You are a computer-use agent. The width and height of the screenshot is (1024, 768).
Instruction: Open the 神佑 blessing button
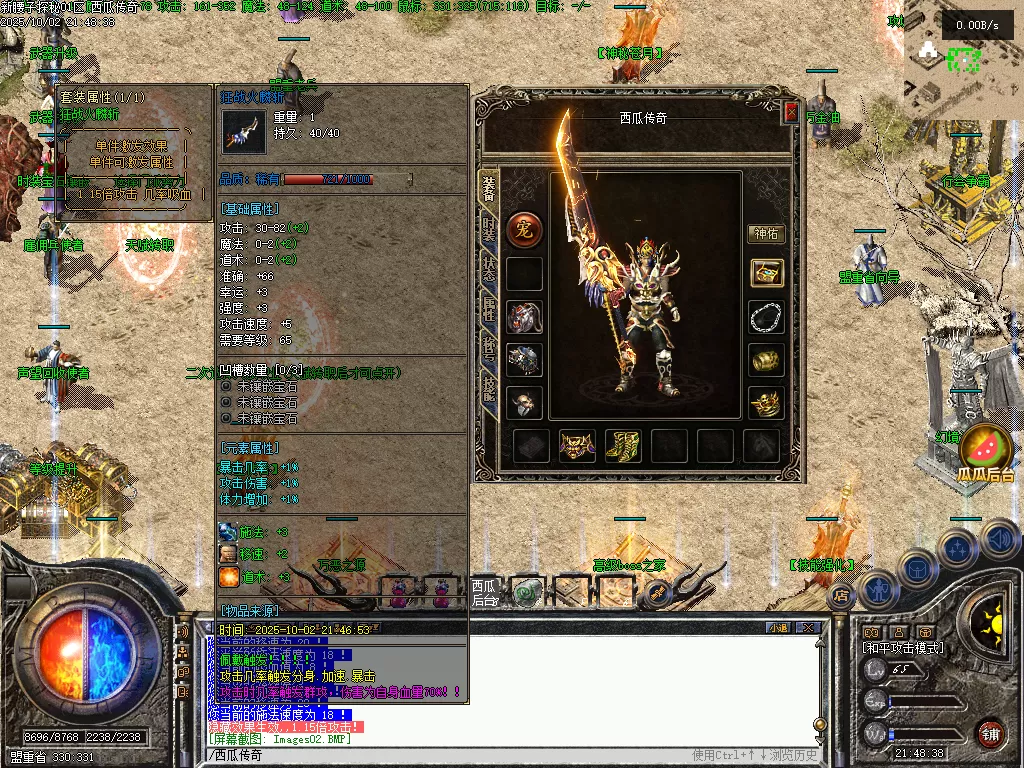click(766, 234)
